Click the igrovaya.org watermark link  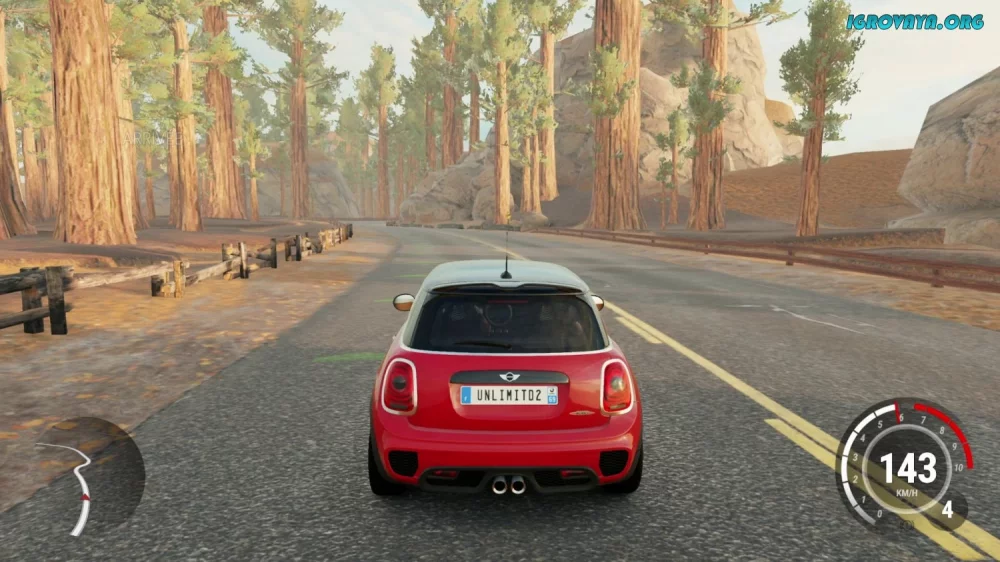914,21
